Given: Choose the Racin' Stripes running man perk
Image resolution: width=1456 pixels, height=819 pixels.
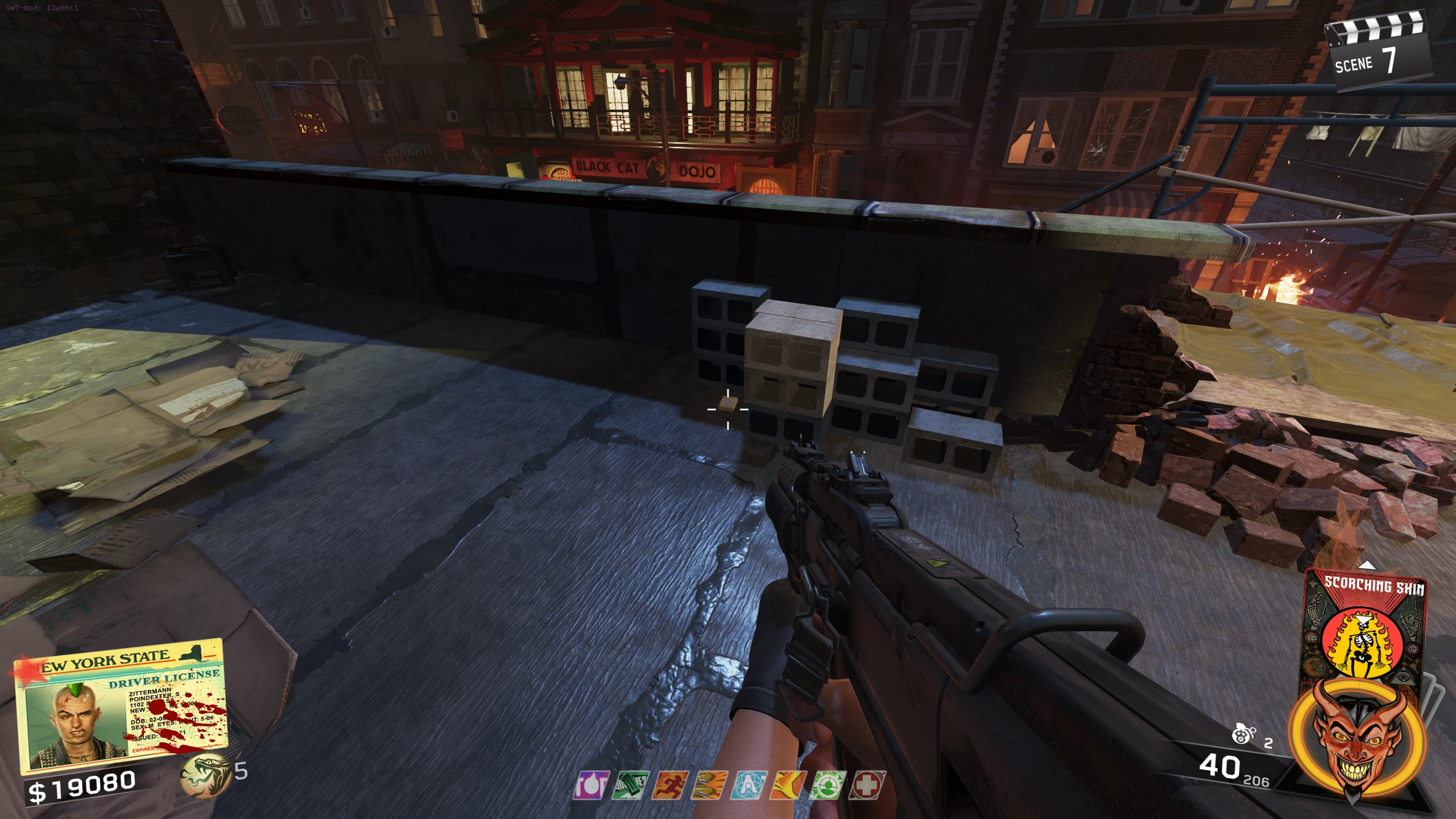Looking at the screenshot, I should 670,786.
